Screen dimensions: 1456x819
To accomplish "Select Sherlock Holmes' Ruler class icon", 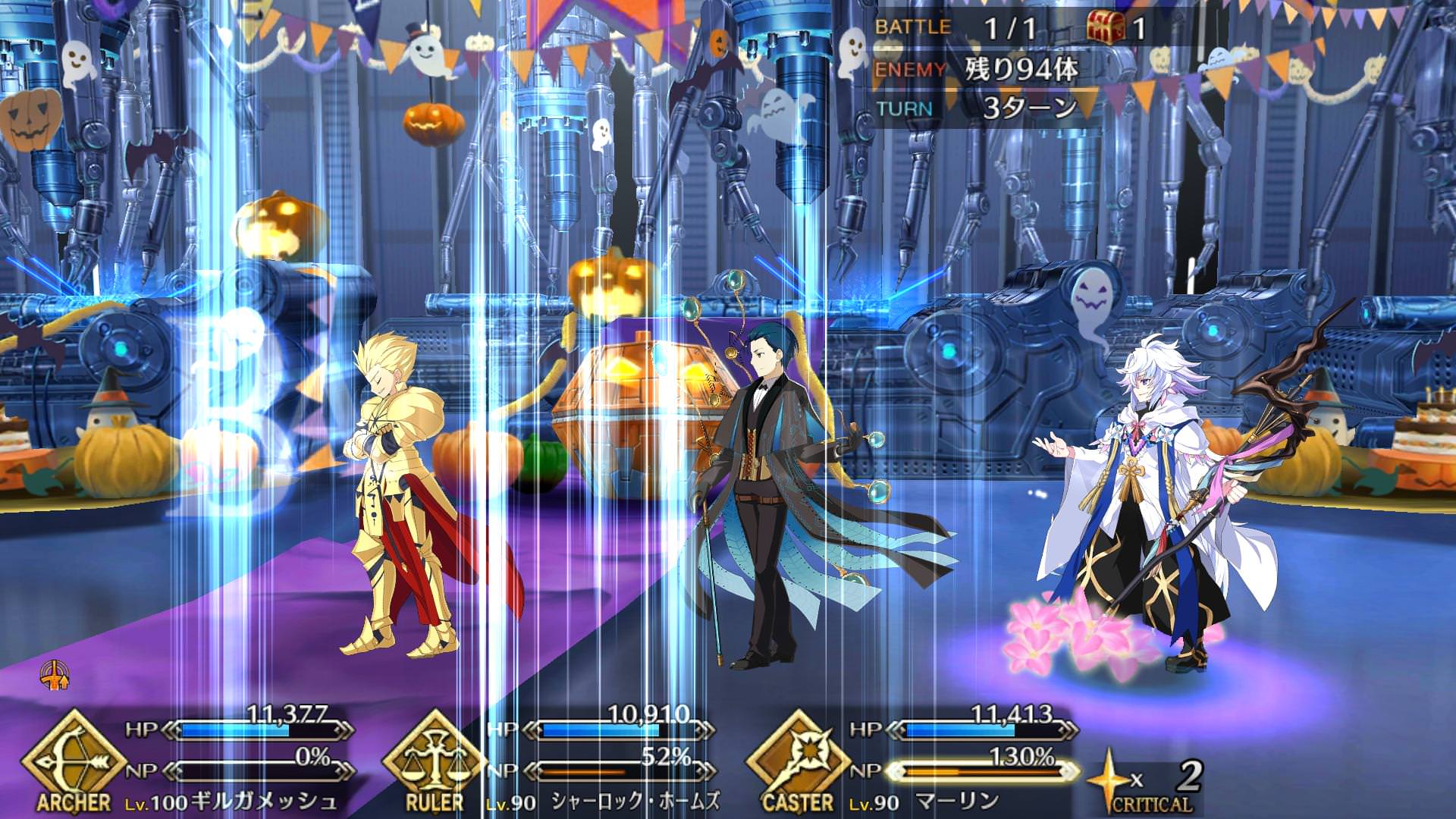I will tap(435, 759).
